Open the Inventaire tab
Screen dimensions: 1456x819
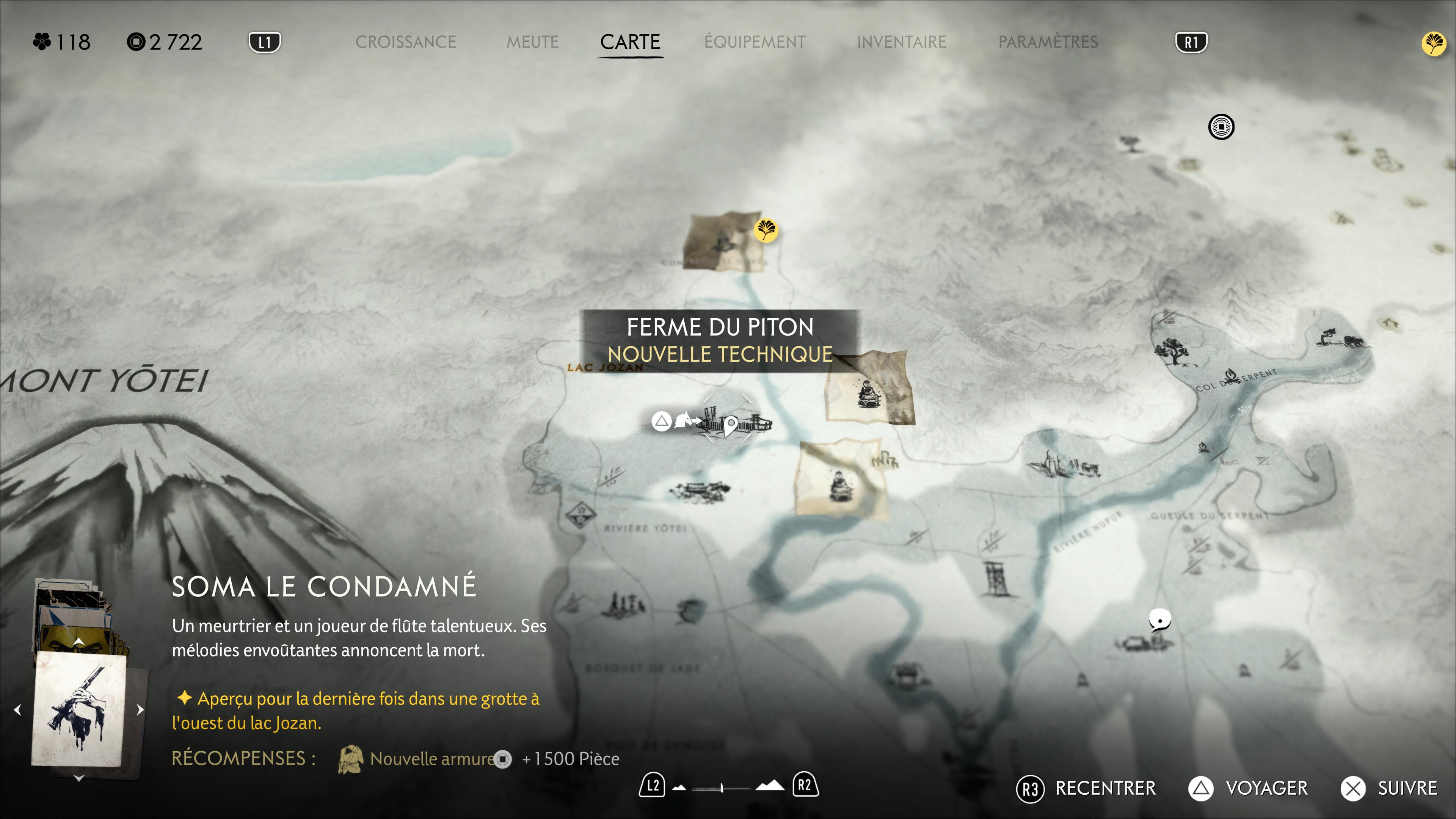click(x=902, y=42)
